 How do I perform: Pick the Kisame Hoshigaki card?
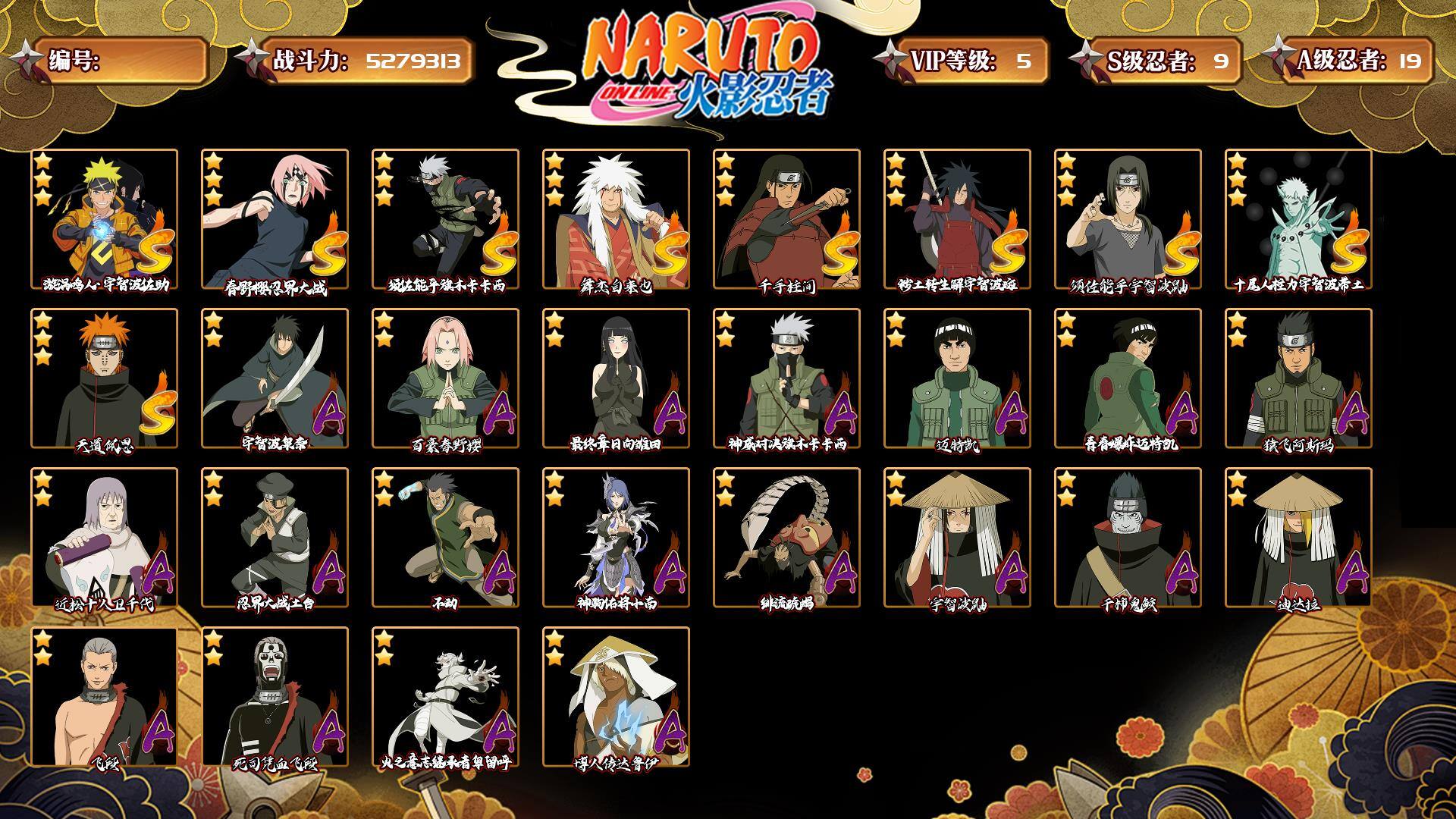click(1128, 538)
